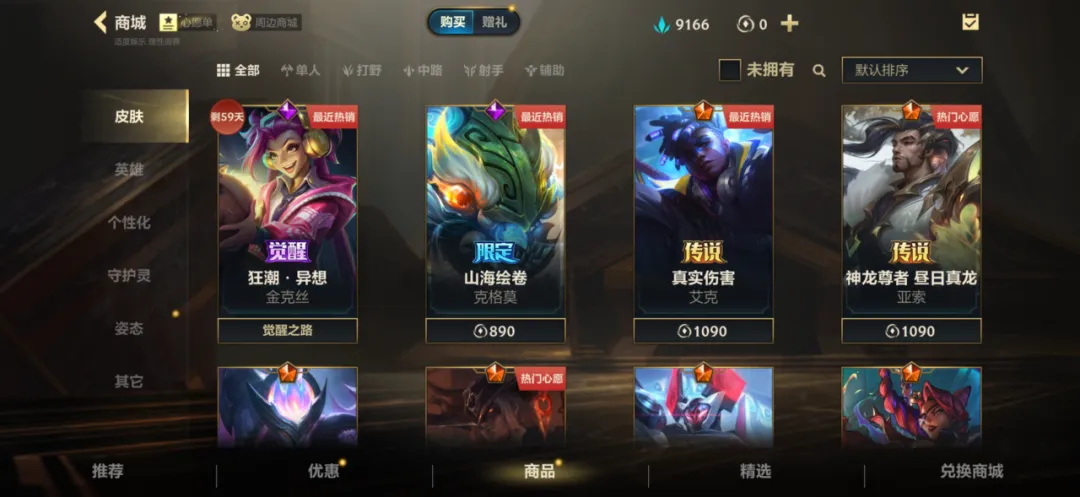The width and height of the screenshot is (1080, 497).
Task: Open the clipboard icon in the top-right corner
Action: tap(970, 22)
